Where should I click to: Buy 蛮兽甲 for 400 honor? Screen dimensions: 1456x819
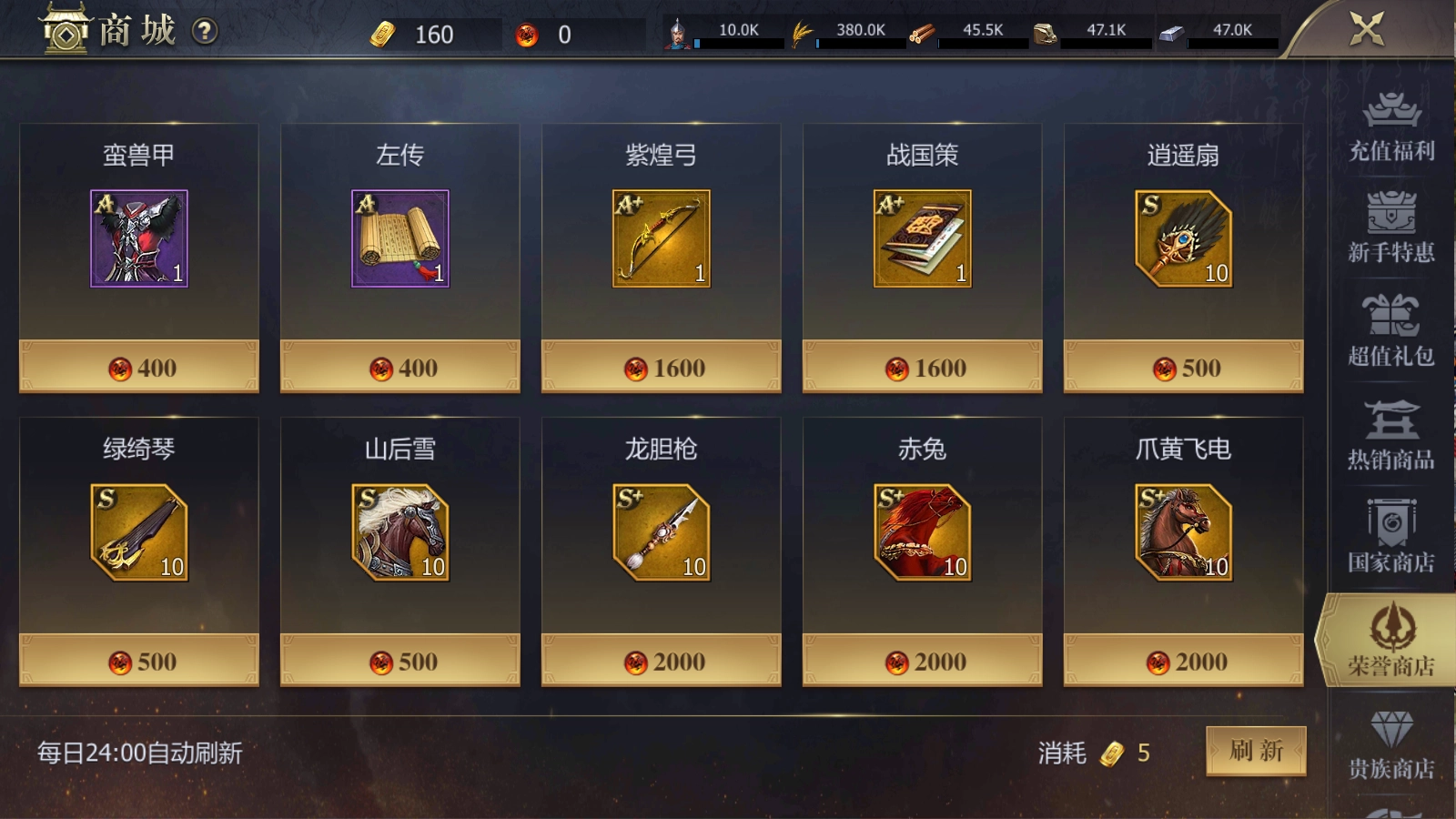pyautogui.click(x=141, y=367)
